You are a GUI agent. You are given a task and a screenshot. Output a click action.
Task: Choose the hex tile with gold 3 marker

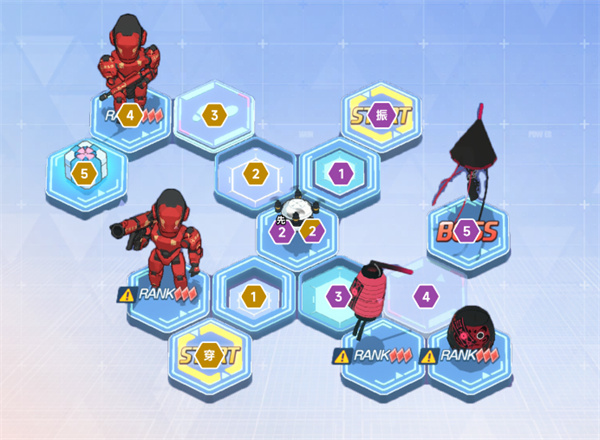click(213, 115)
